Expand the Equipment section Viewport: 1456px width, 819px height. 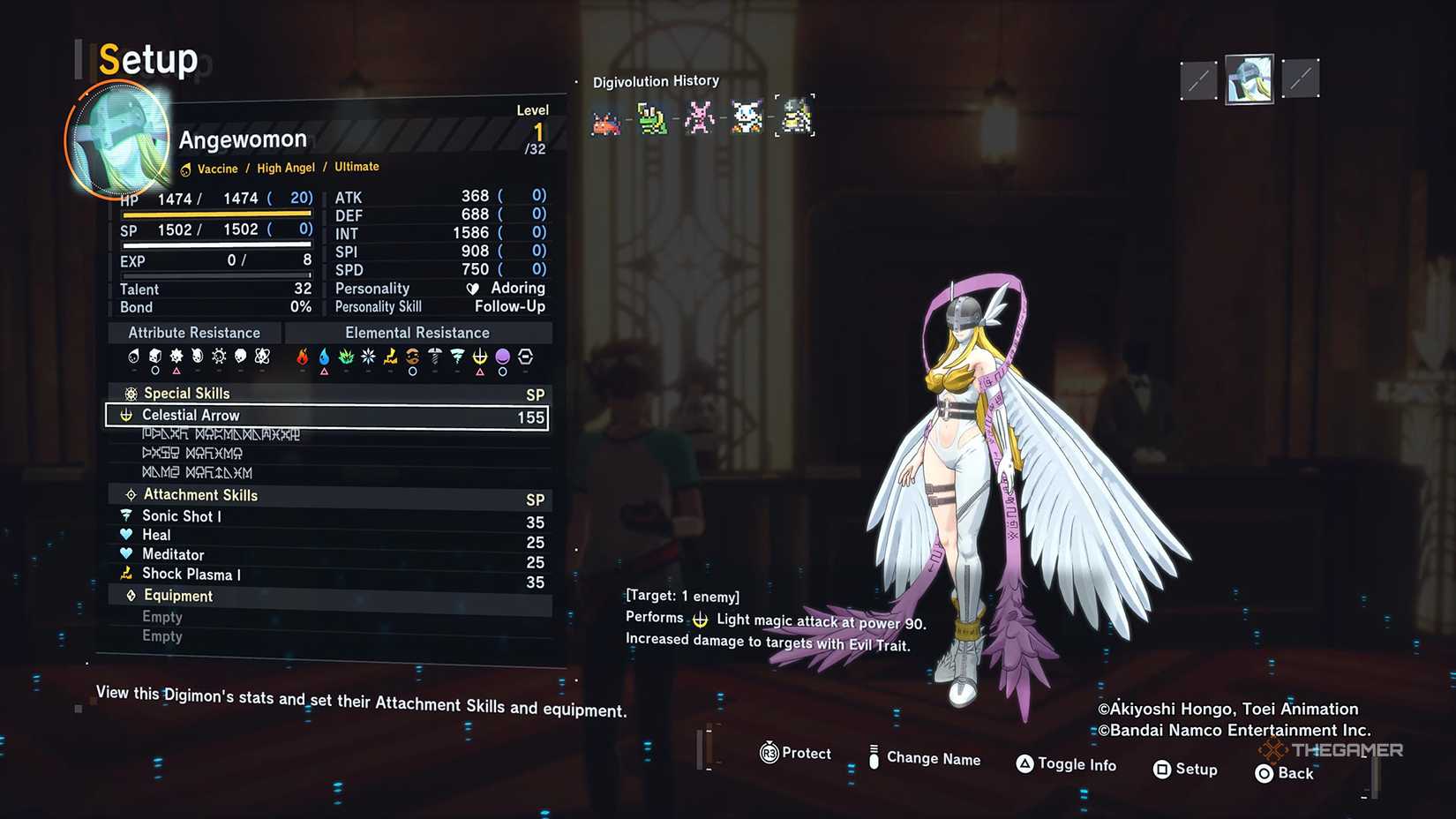pos(178,596)
